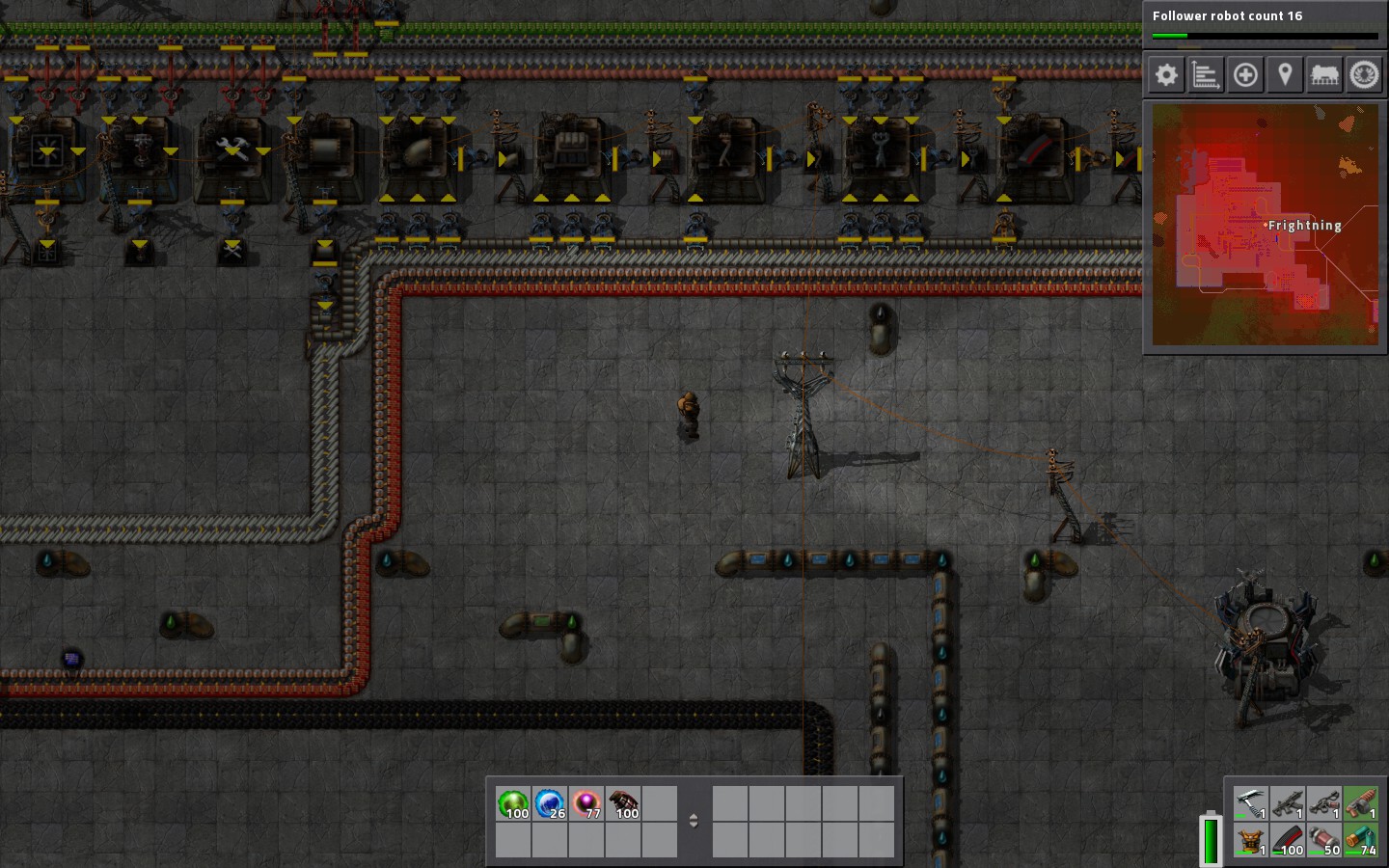Viewport: 1389px width, 868px height.
Task: Select the map pin marker button
Action: 1285,75
